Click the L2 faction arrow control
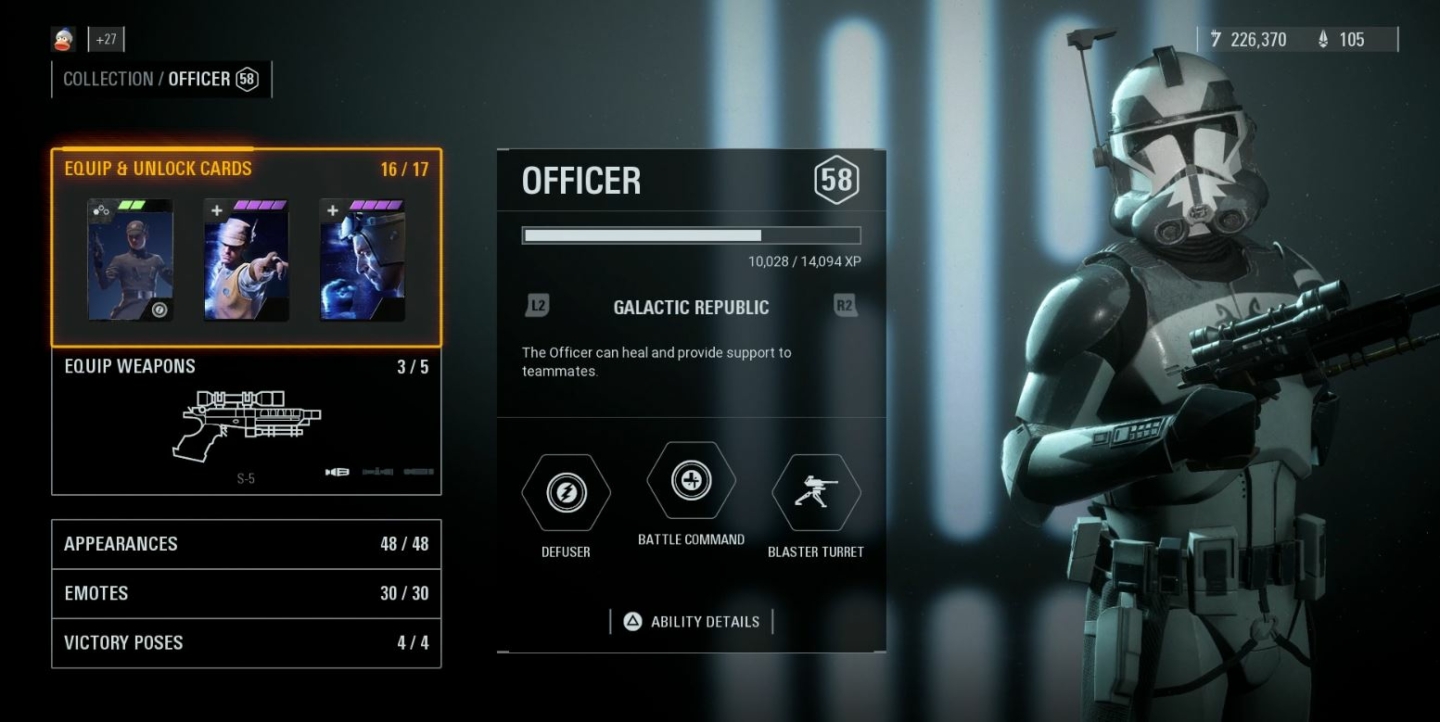1440x722 pixels. tap(536, 307)
